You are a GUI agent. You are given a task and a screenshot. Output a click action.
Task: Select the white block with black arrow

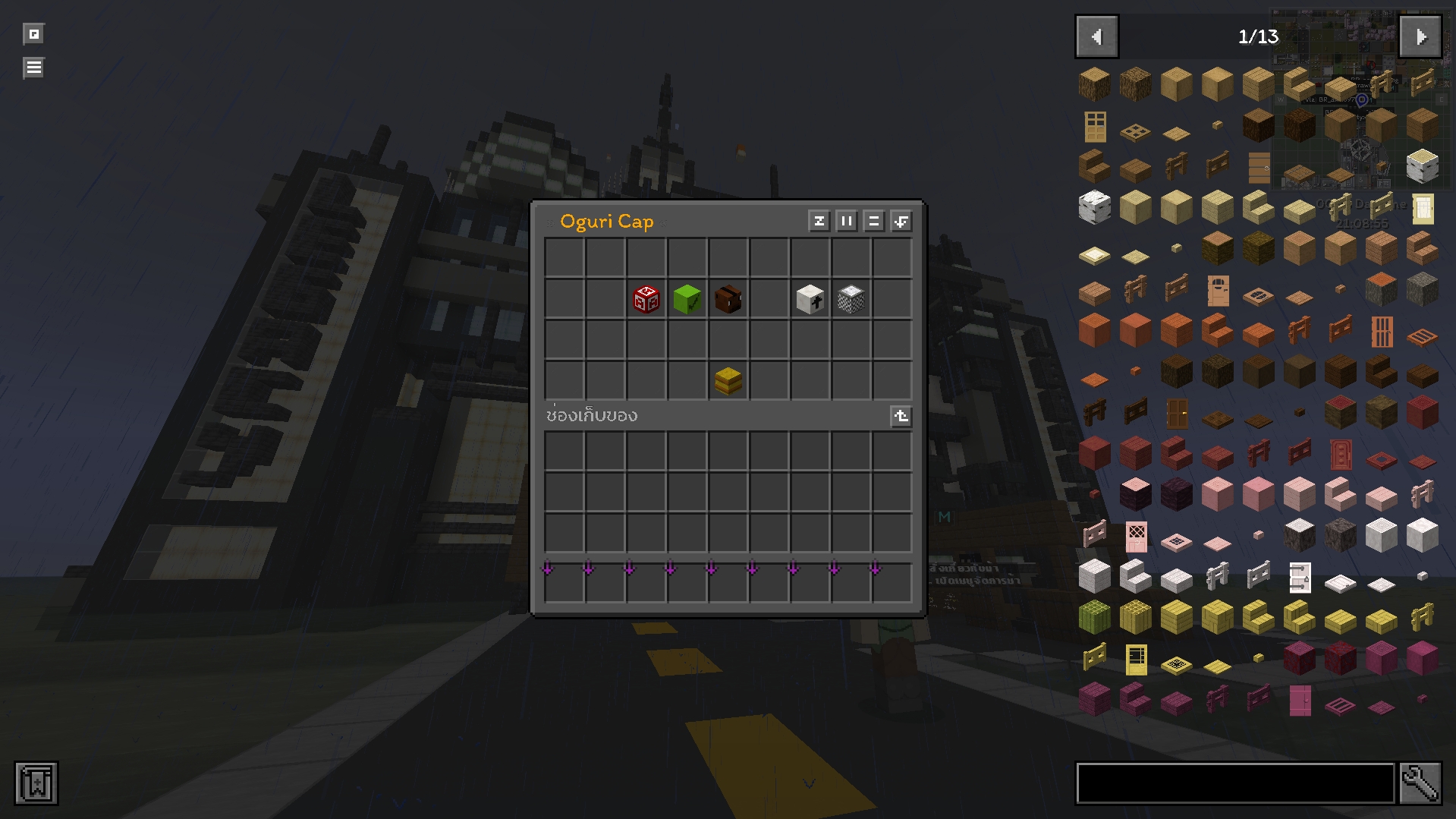[810, 299]
